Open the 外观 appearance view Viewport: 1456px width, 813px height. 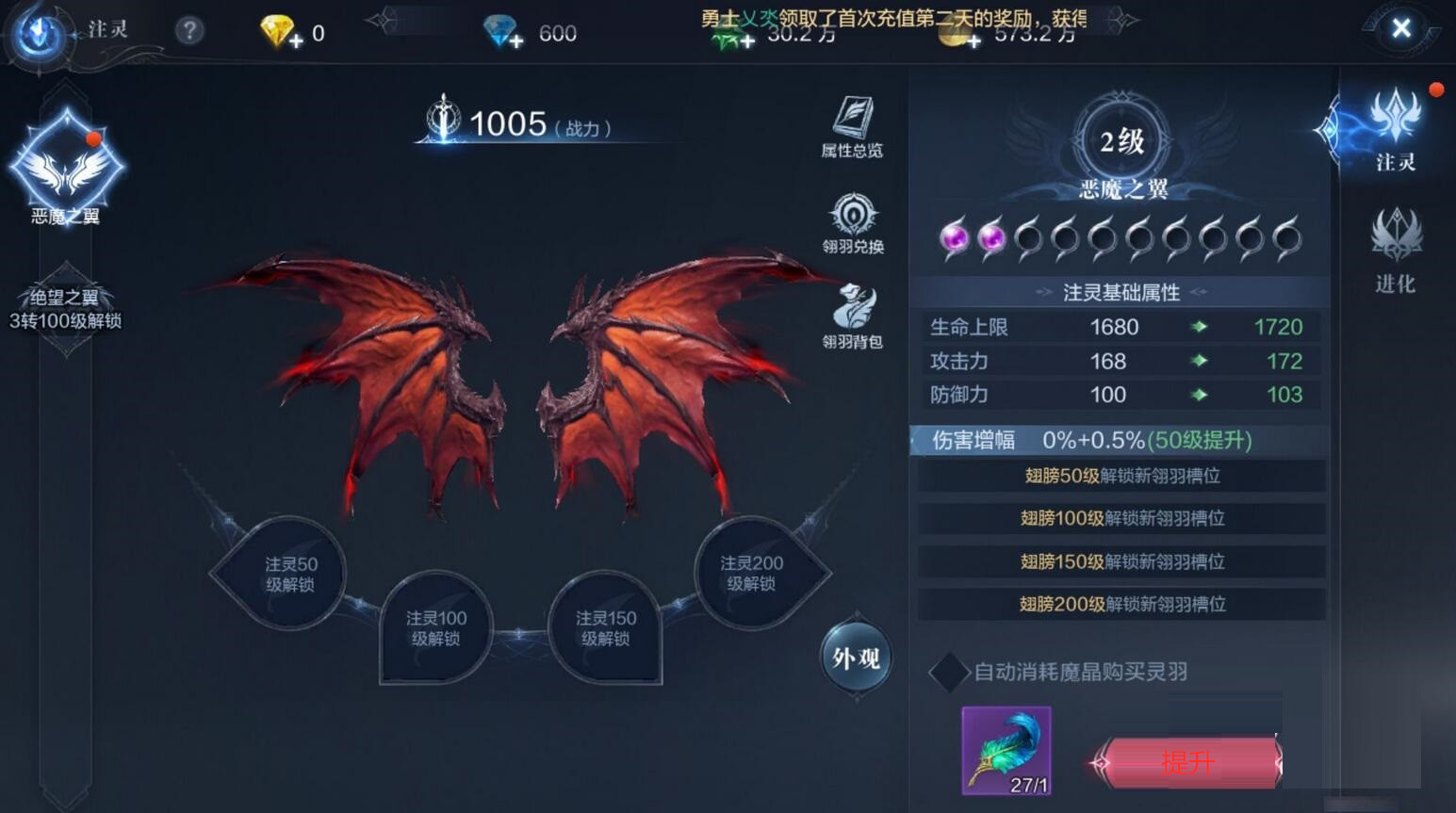854,659
